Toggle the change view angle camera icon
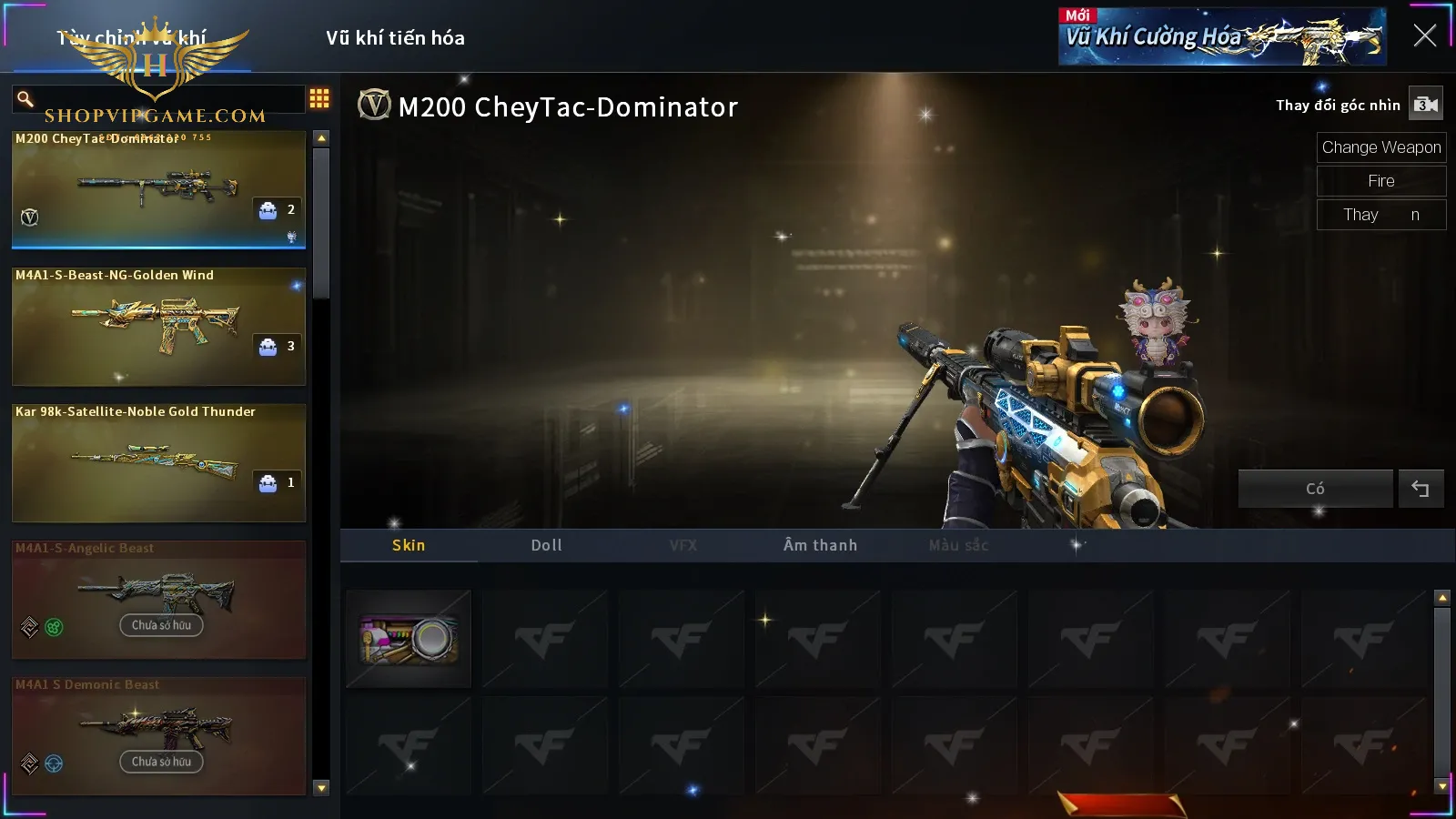Viewport: 1456px width, 819px height. (x=1425, y=105)
